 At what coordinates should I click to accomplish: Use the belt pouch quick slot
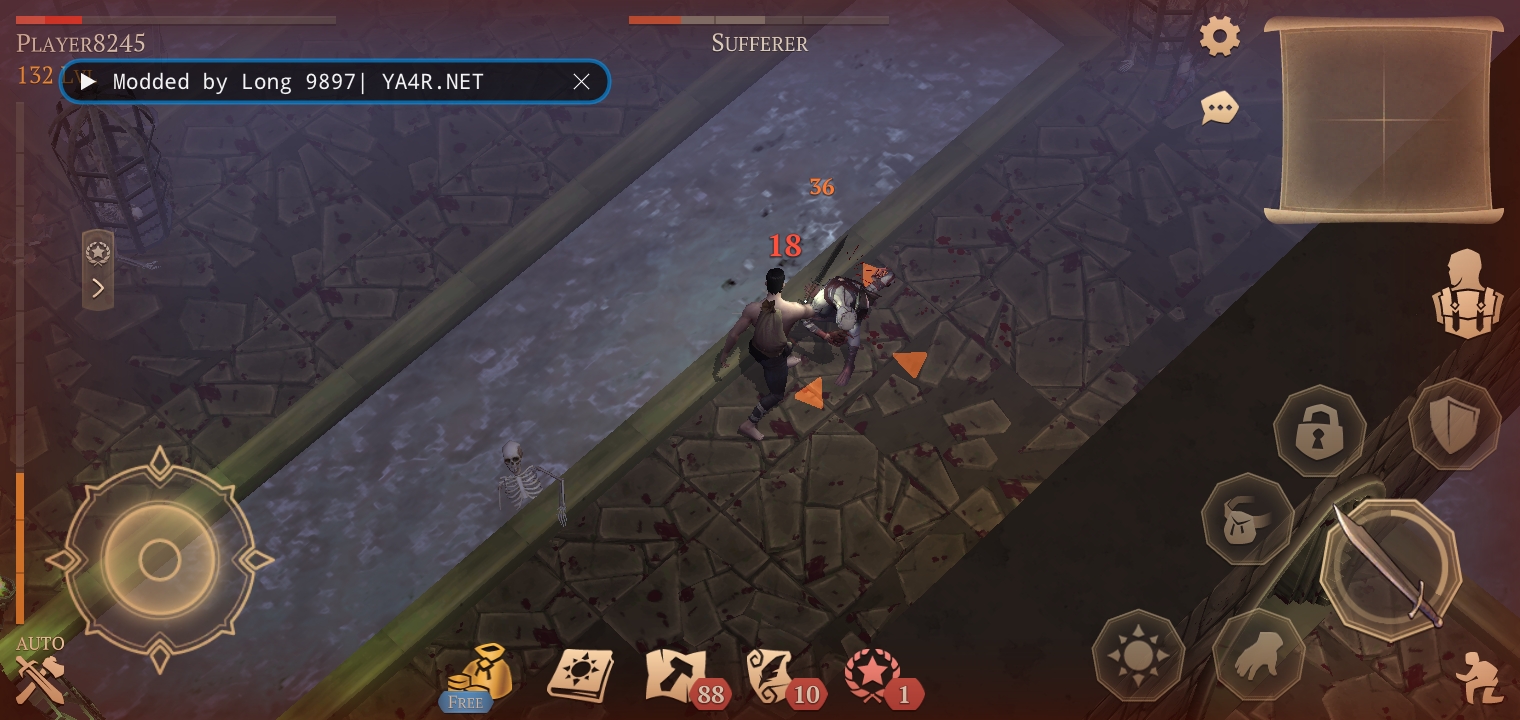pyautogui.click(x=1247, y=518)
